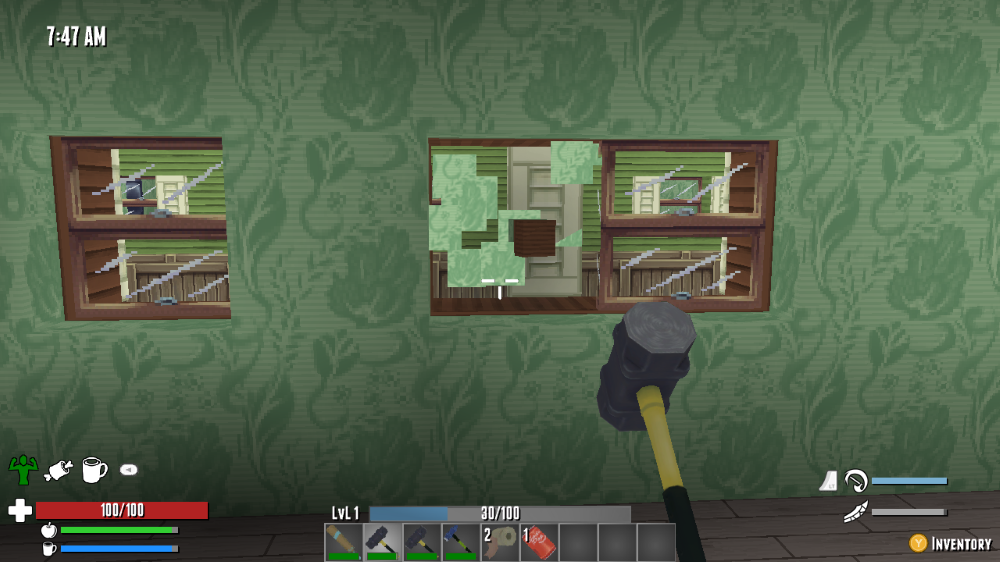The image size is (1000, 562).
Task: Click the feather stamina icon
Action: click(855, 513)
